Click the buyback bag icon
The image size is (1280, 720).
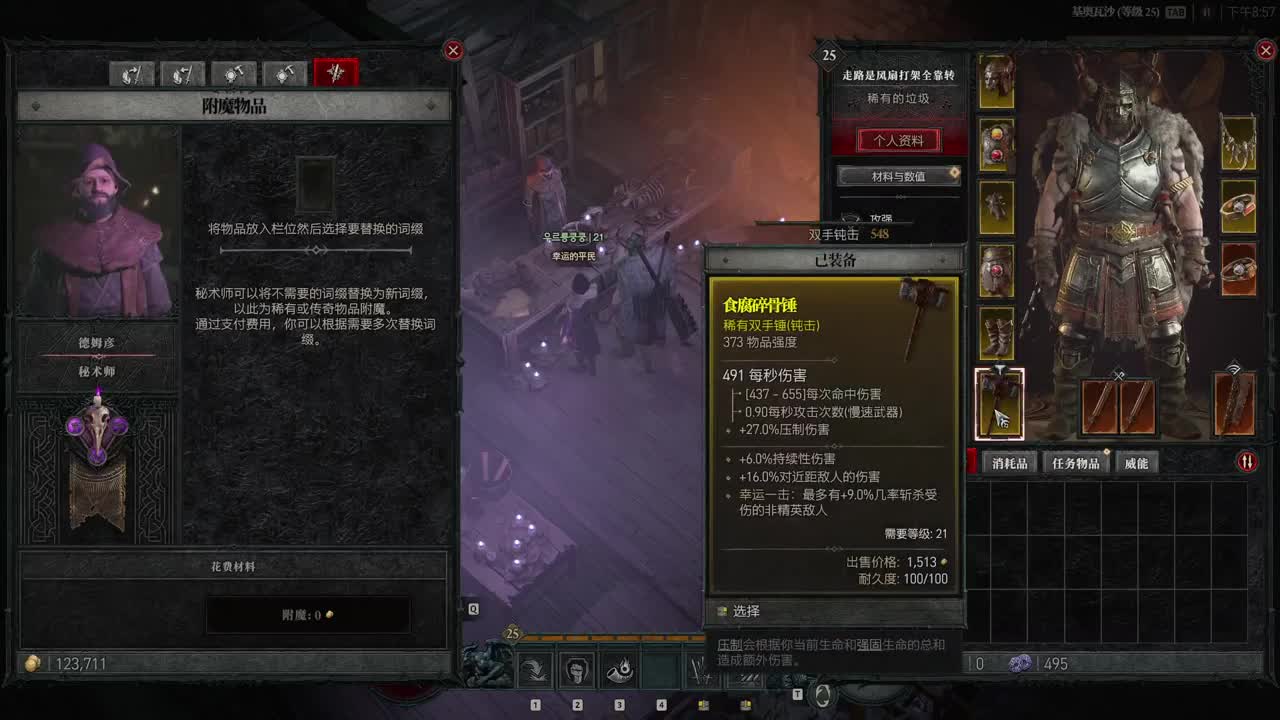point(183,73)
